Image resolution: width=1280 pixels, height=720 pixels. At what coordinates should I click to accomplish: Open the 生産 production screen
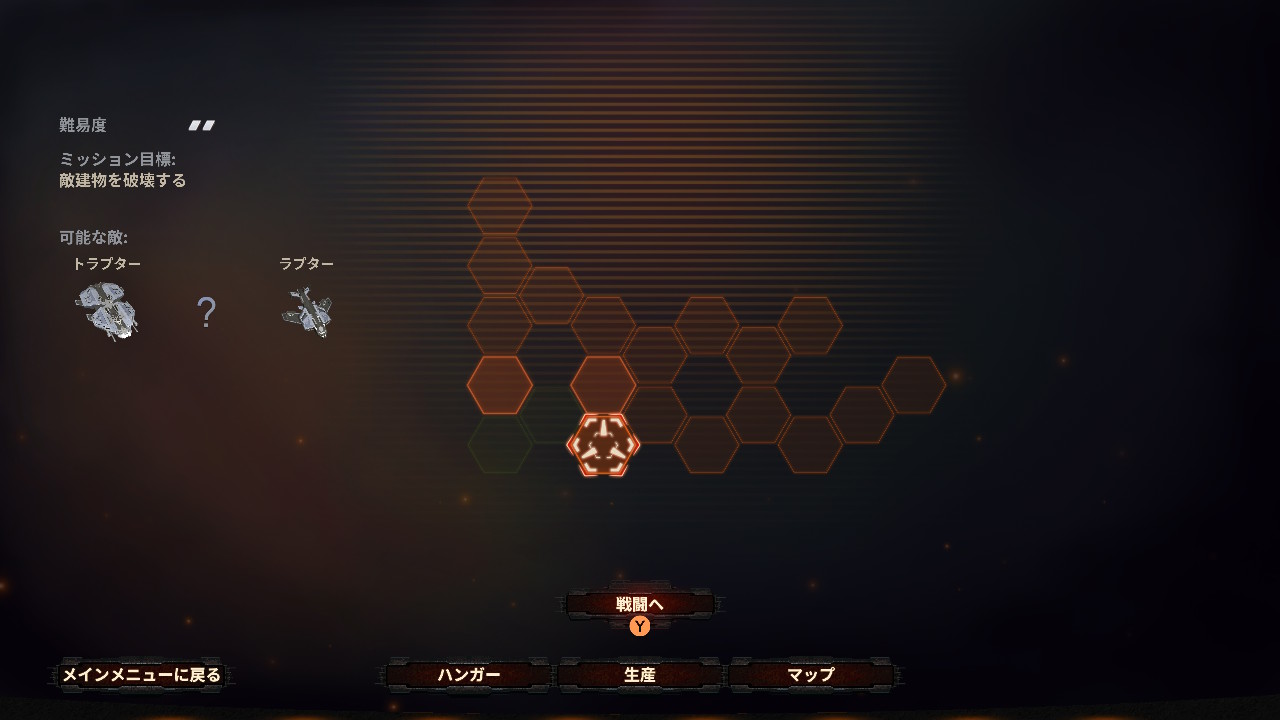pos(640,675)
